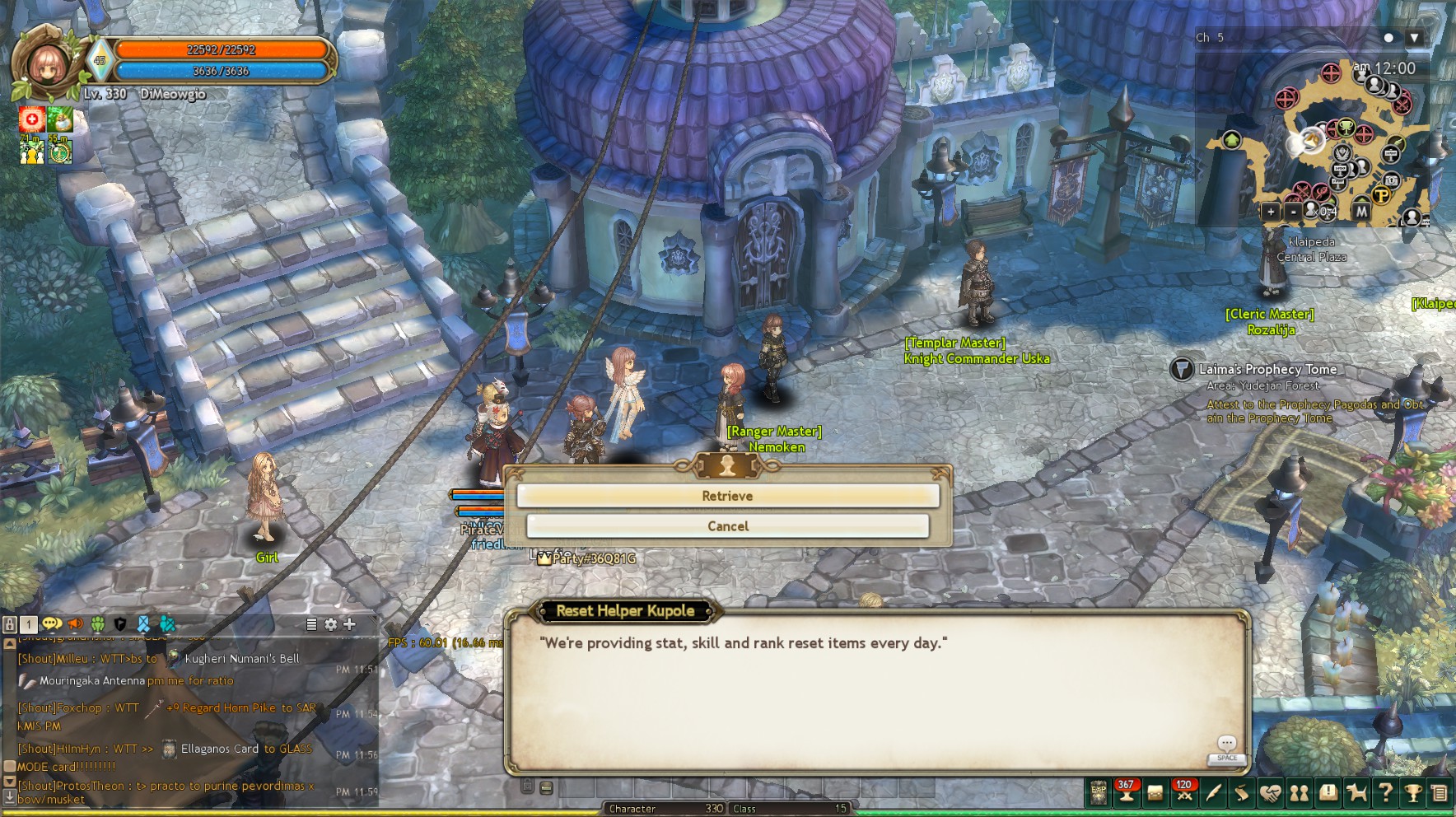Image resolution: width=1456 pixels, height=817 pixels.
Task: Open the crossed swords icon with 120 badge
Action: 1184,793
